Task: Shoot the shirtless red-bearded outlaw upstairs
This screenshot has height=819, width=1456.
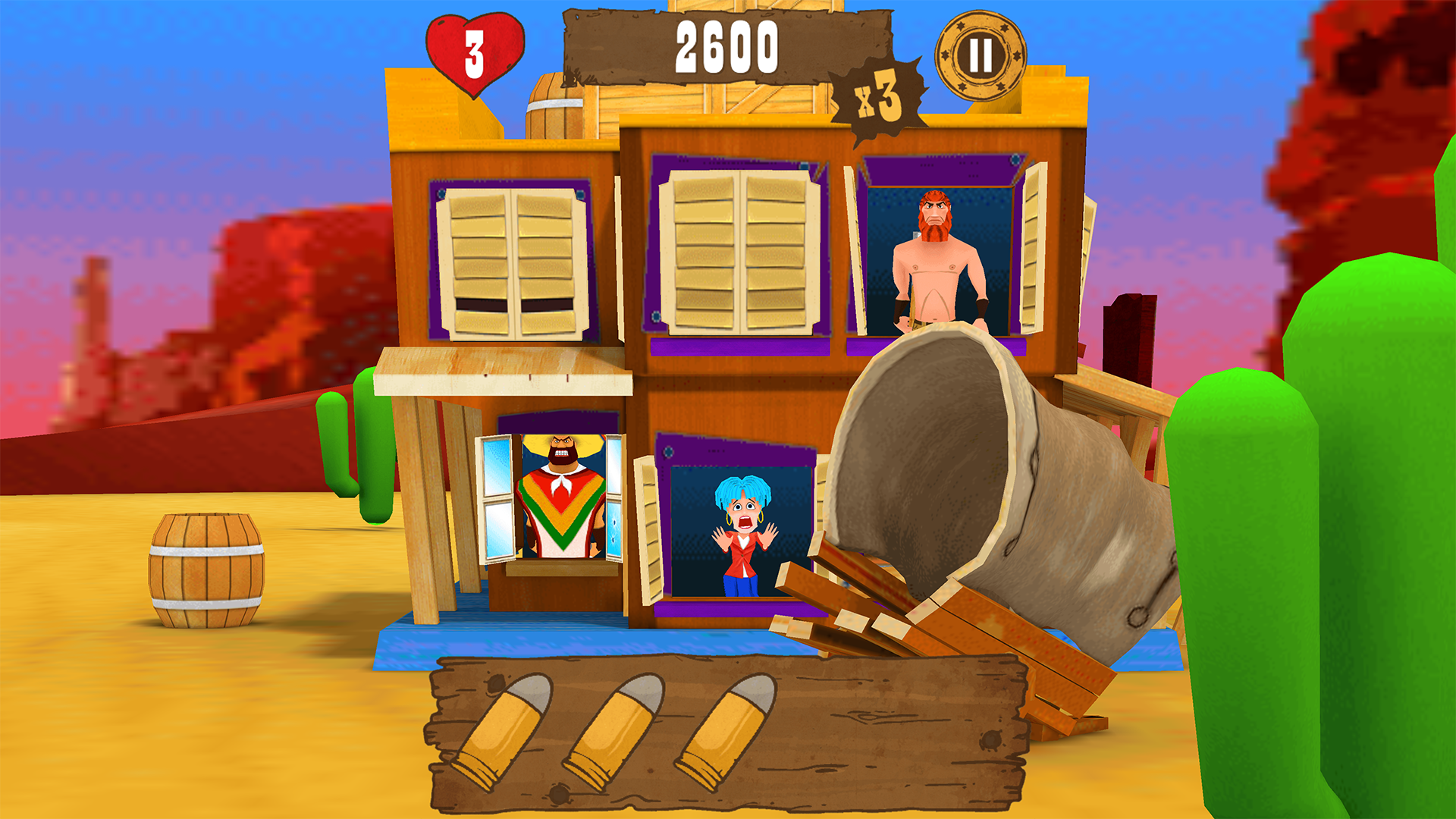Action: click(937, 243)
